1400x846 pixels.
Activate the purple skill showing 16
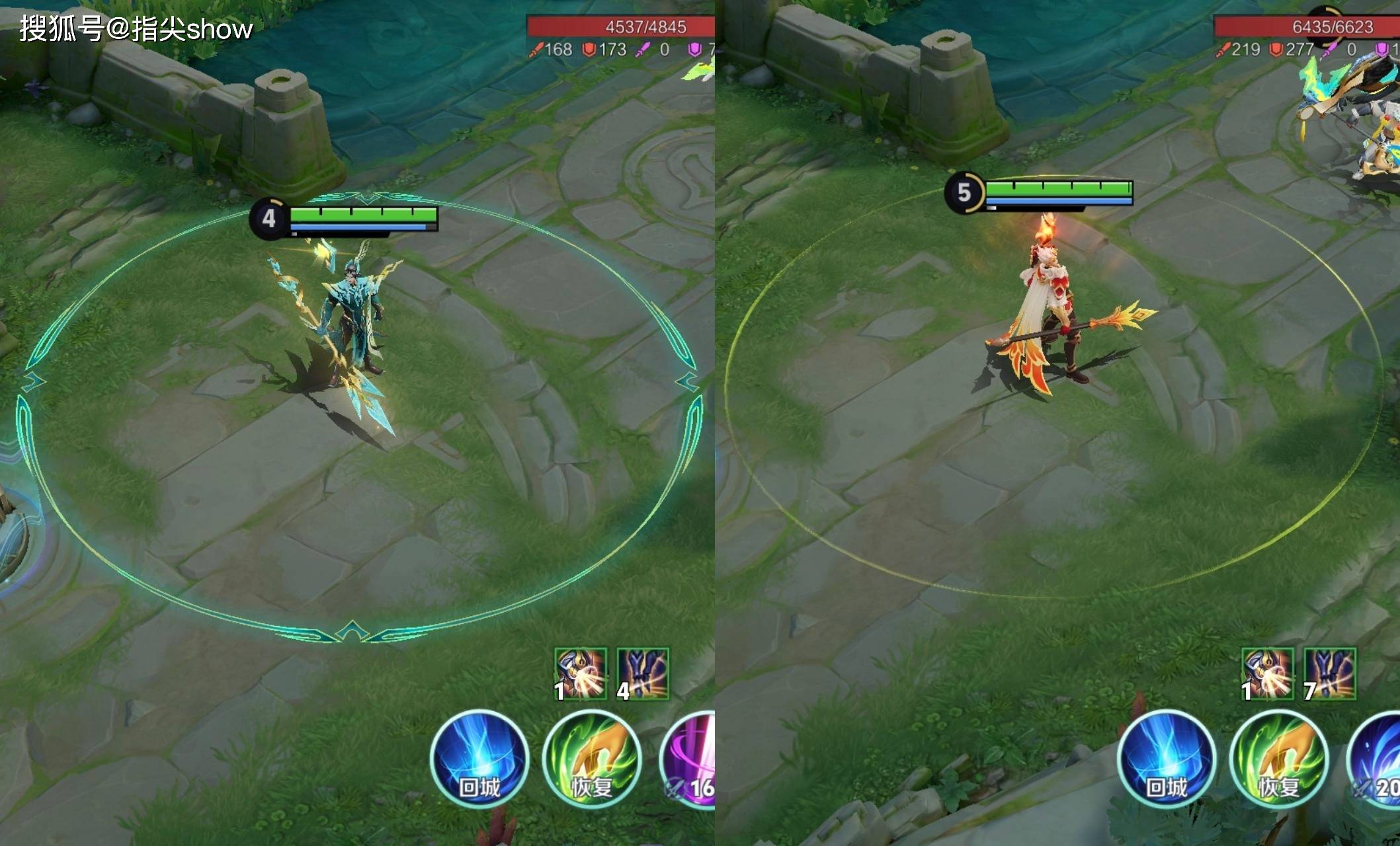691,760
